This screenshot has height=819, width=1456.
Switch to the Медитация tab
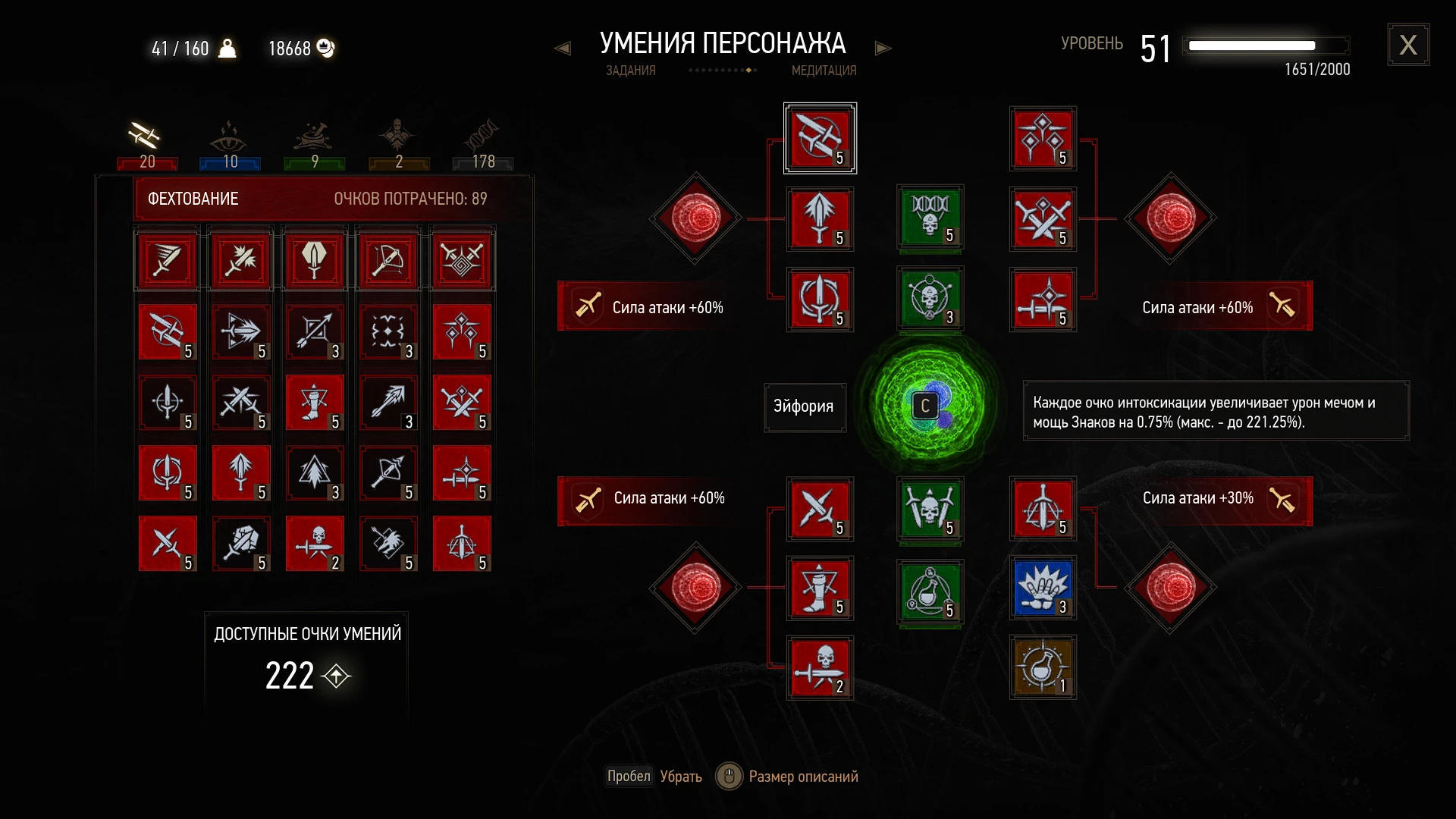click(824, 70)
